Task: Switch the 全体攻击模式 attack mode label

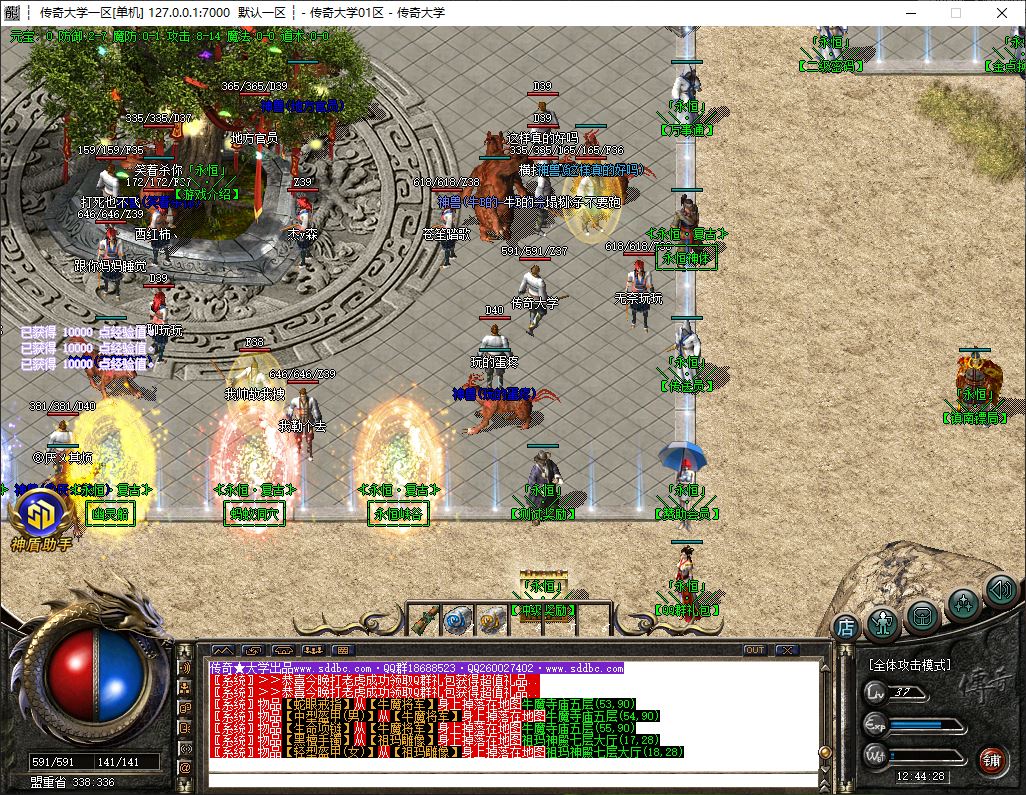Action: 910,665
